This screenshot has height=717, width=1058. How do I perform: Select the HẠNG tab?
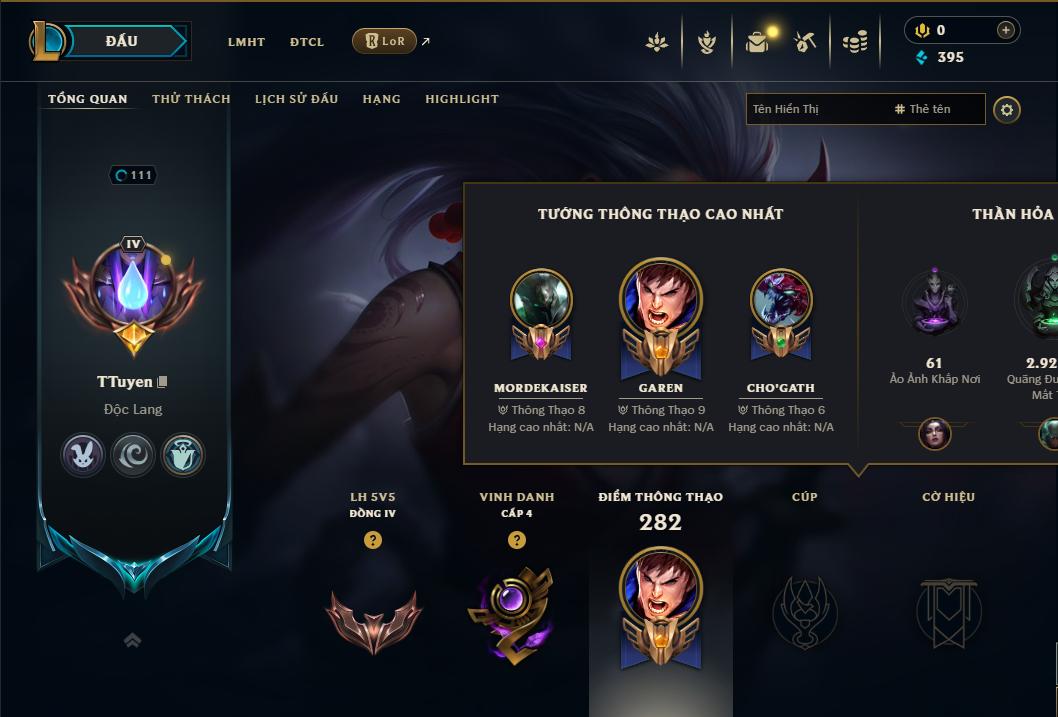coord(381,99)
